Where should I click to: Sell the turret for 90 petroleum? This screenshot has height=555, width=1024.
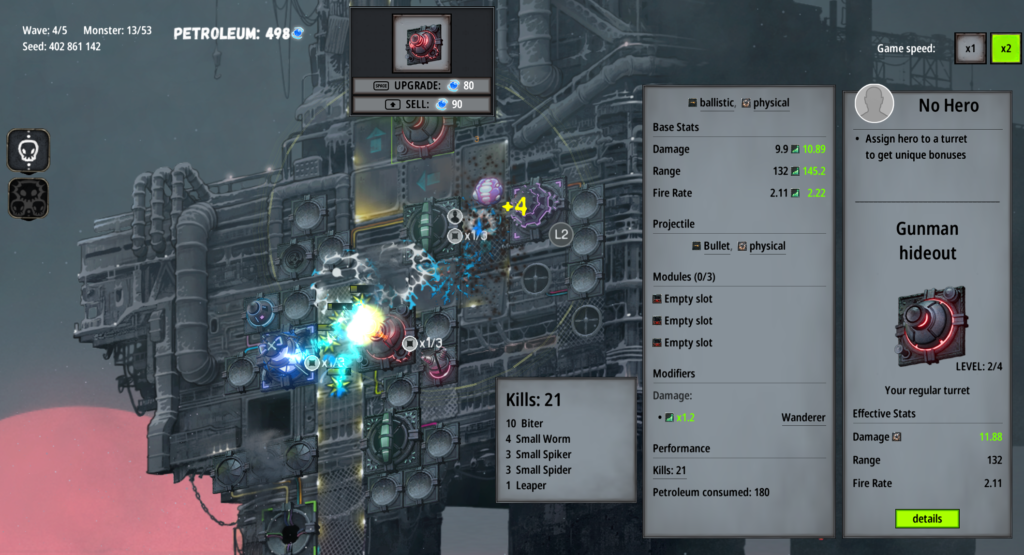pyautogui.click(x=421, y=104)
